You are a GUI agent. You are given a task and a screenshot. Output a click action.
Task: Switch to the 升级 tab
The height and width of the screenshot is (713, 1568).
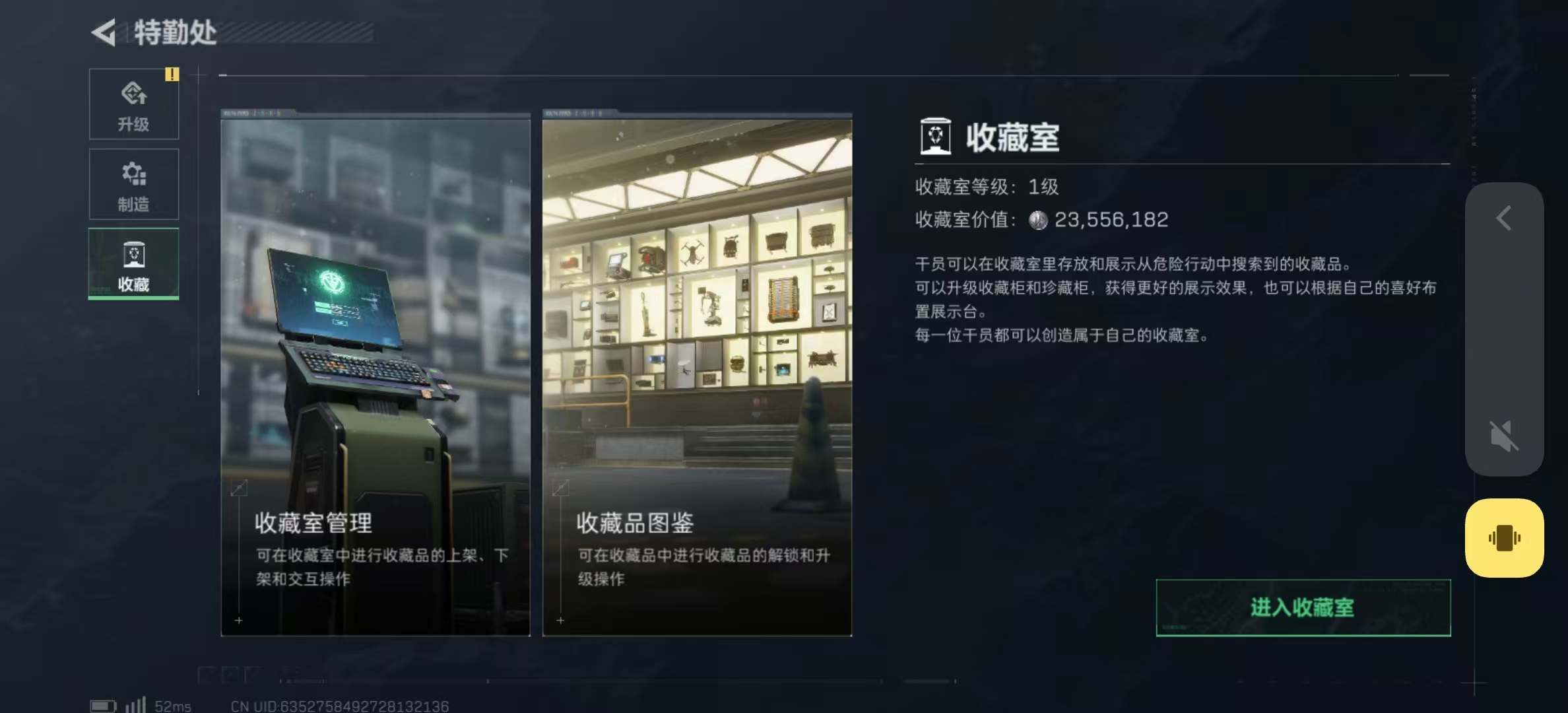click(x=133, y=104)
